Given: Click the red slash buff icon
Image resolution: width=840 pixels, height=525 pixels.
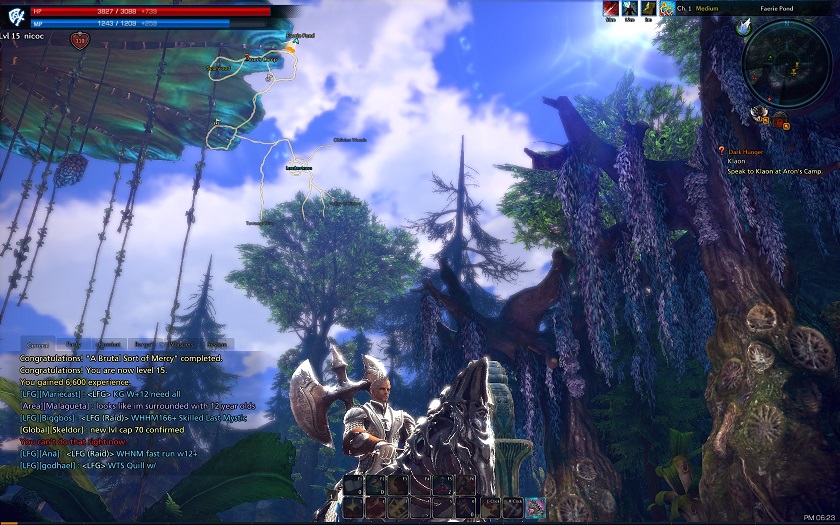Looking at the screenshot, I should point(611,8).
